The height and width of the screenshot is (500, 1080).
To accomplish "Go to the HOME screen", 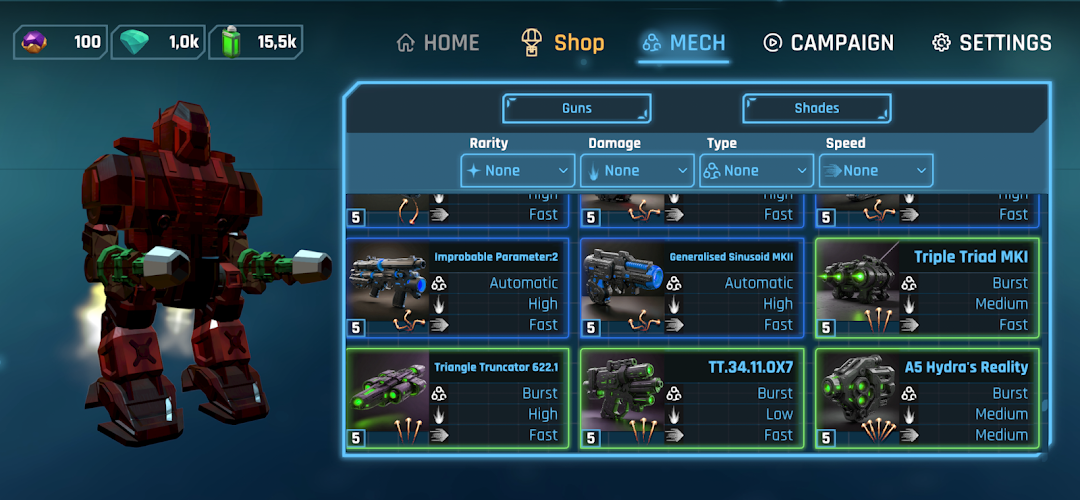I will 439,43.
